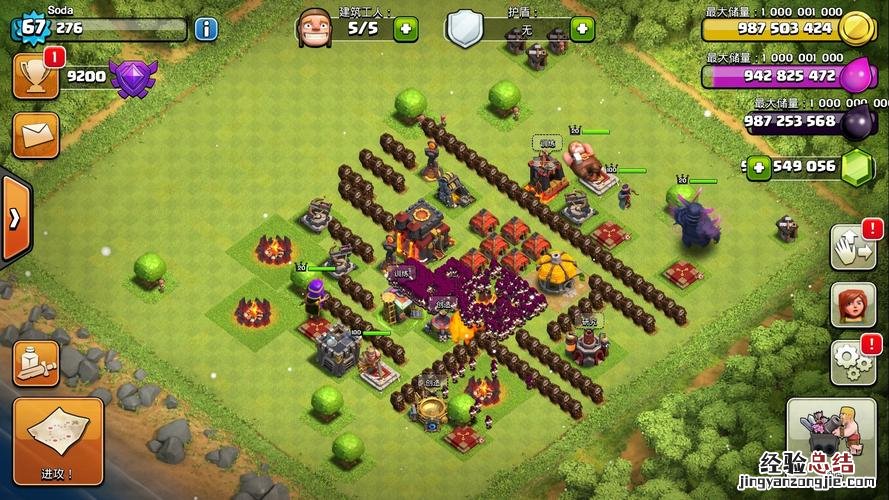The image size is (889, 500).
Task: Expand the side panel arrow tab
Action: 15,218
